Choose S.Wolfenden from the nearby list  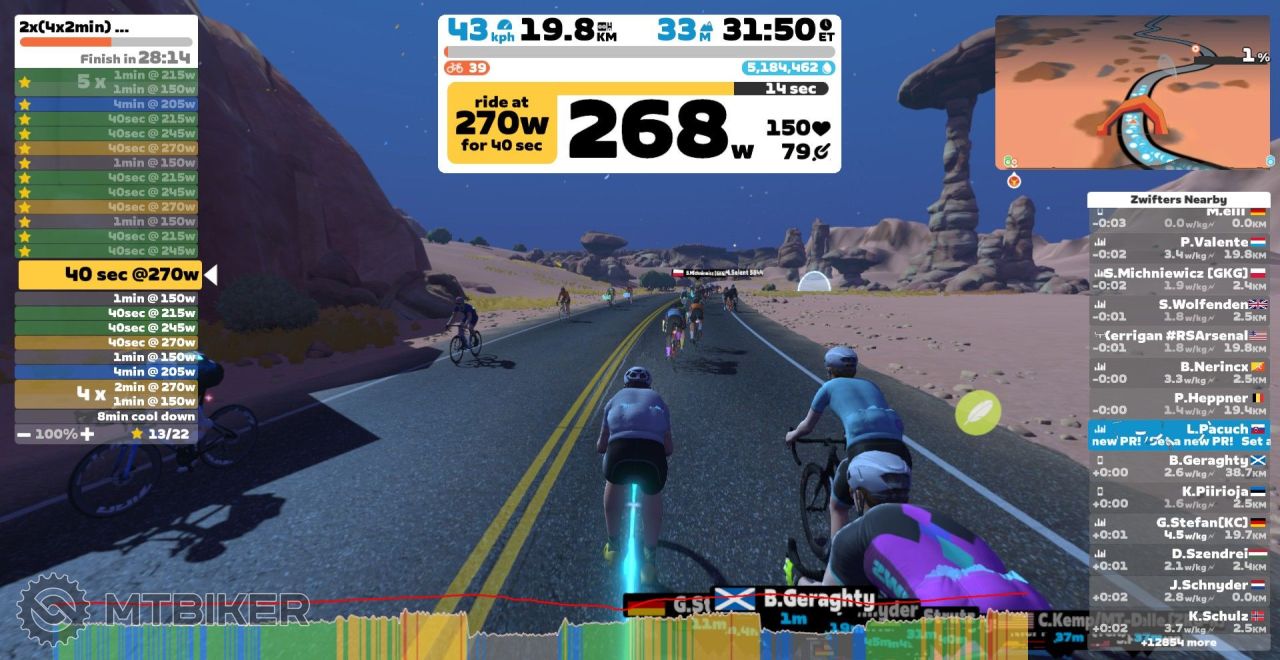click(x=1178, y=310)
